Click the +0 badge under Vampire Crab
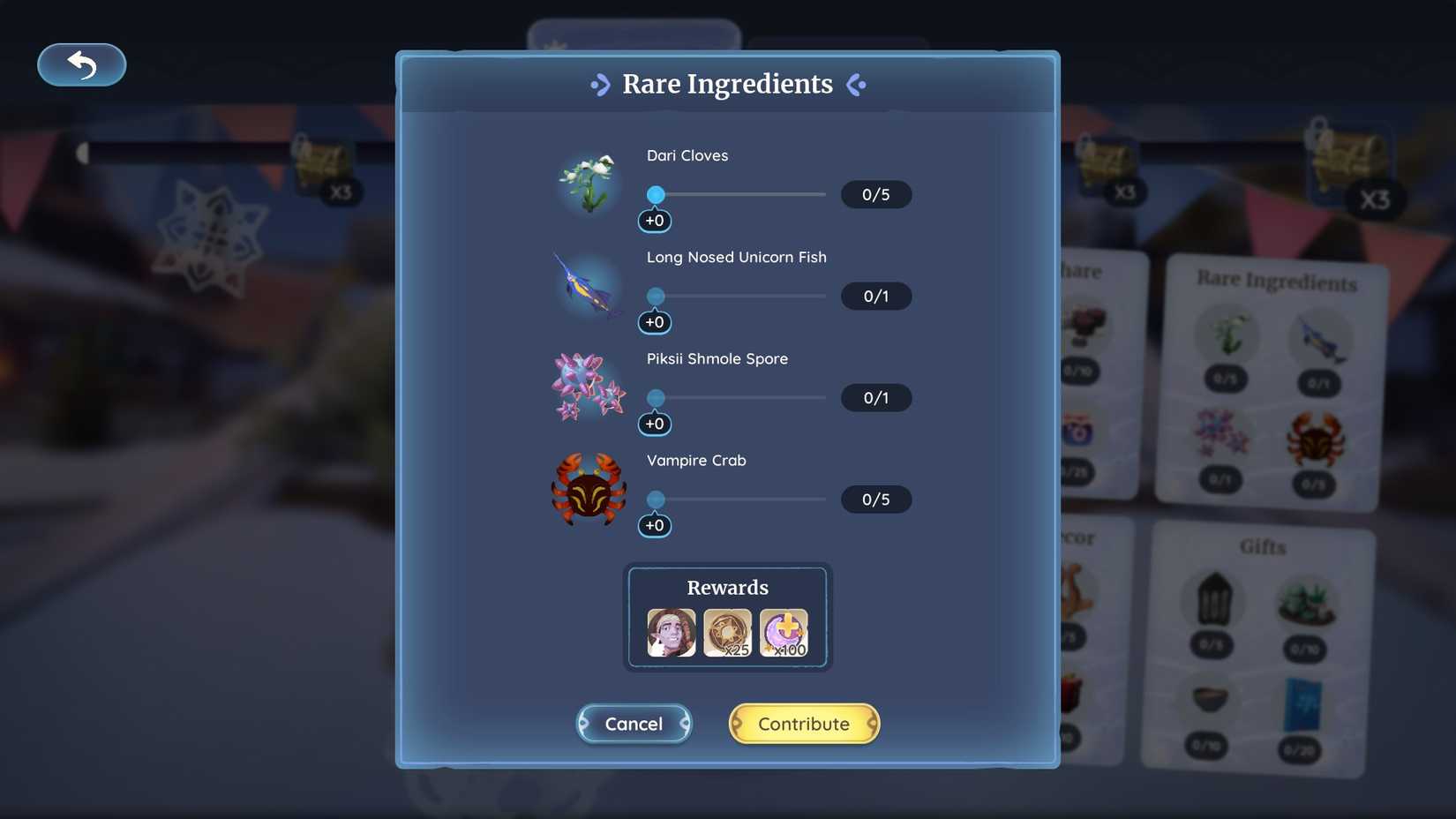1456x819 pixels. [x=655, y=525]
